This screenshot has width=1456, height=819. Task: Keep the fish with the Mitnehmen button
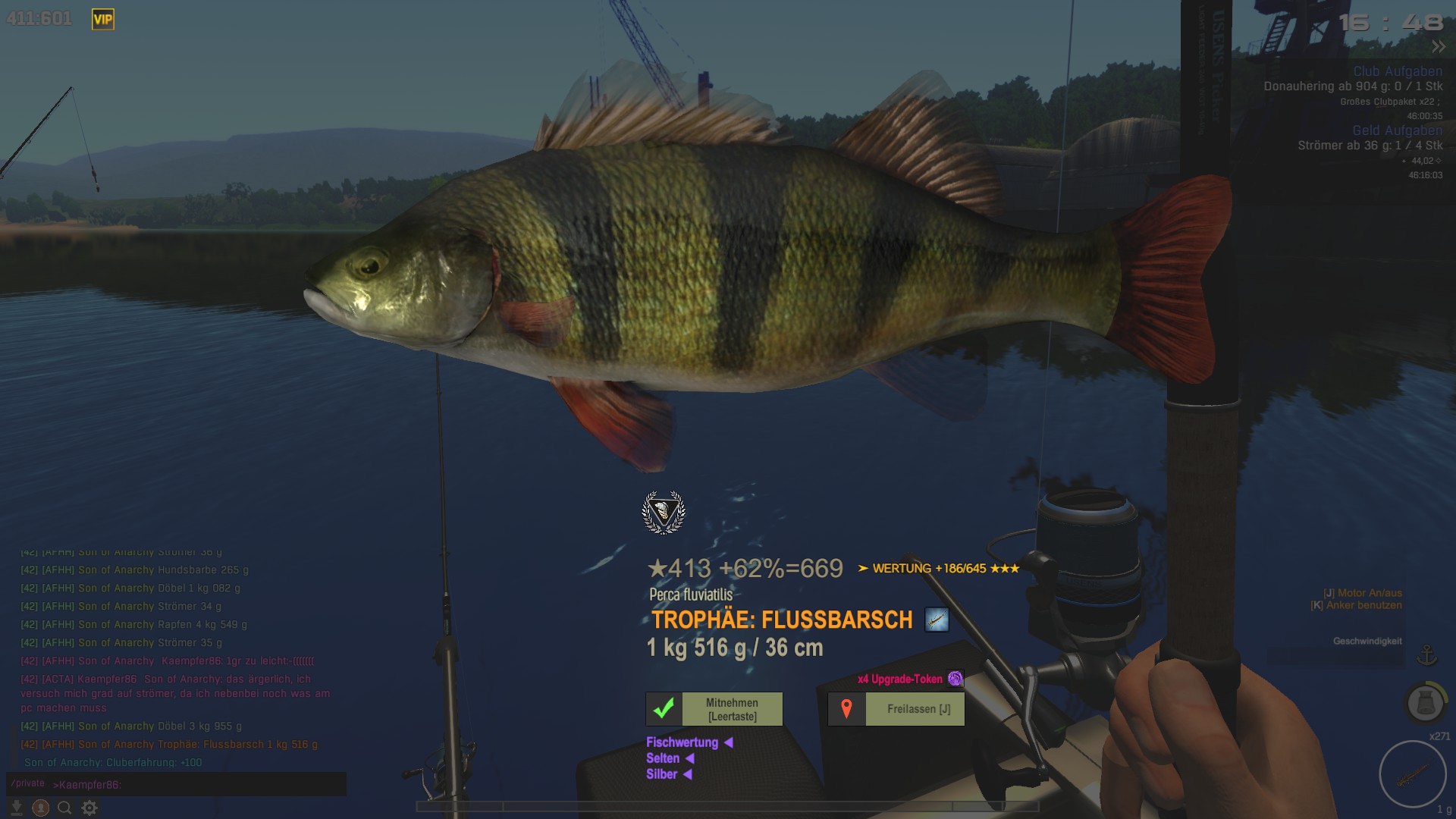(714, 709)
